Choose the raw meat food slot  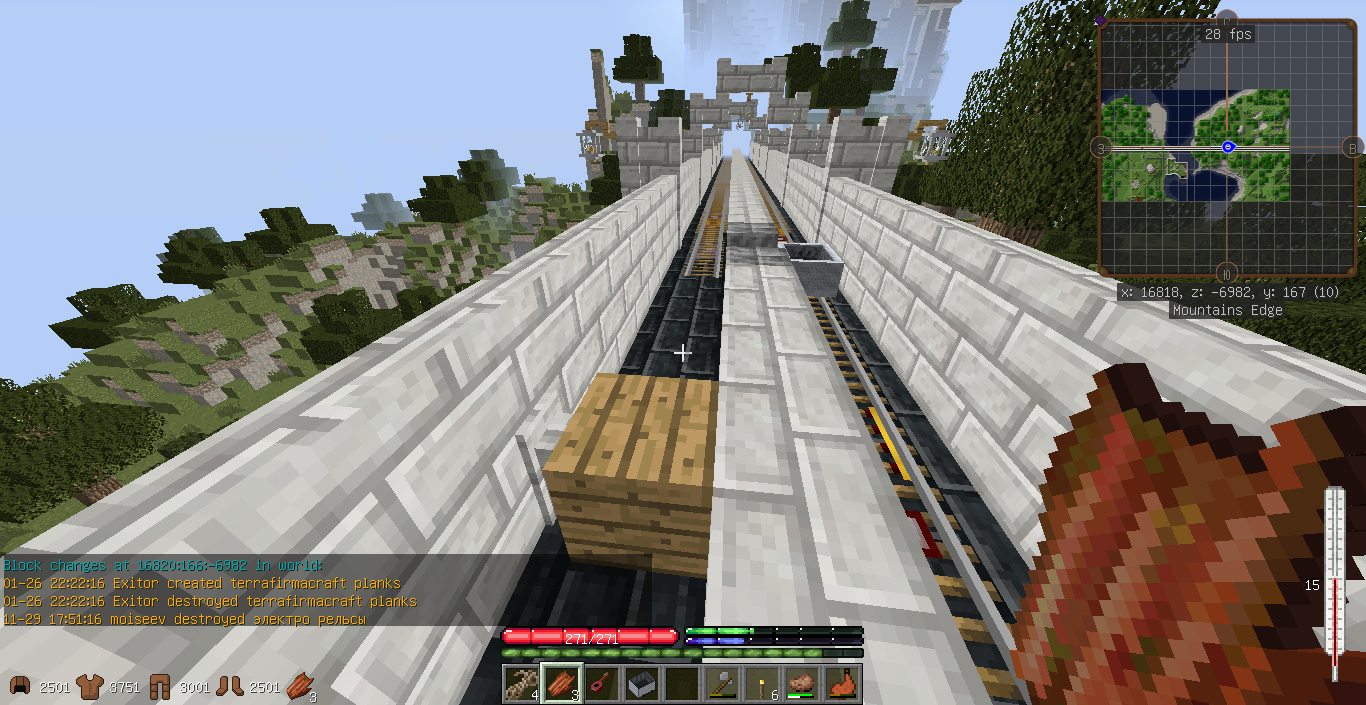[802, 684]
